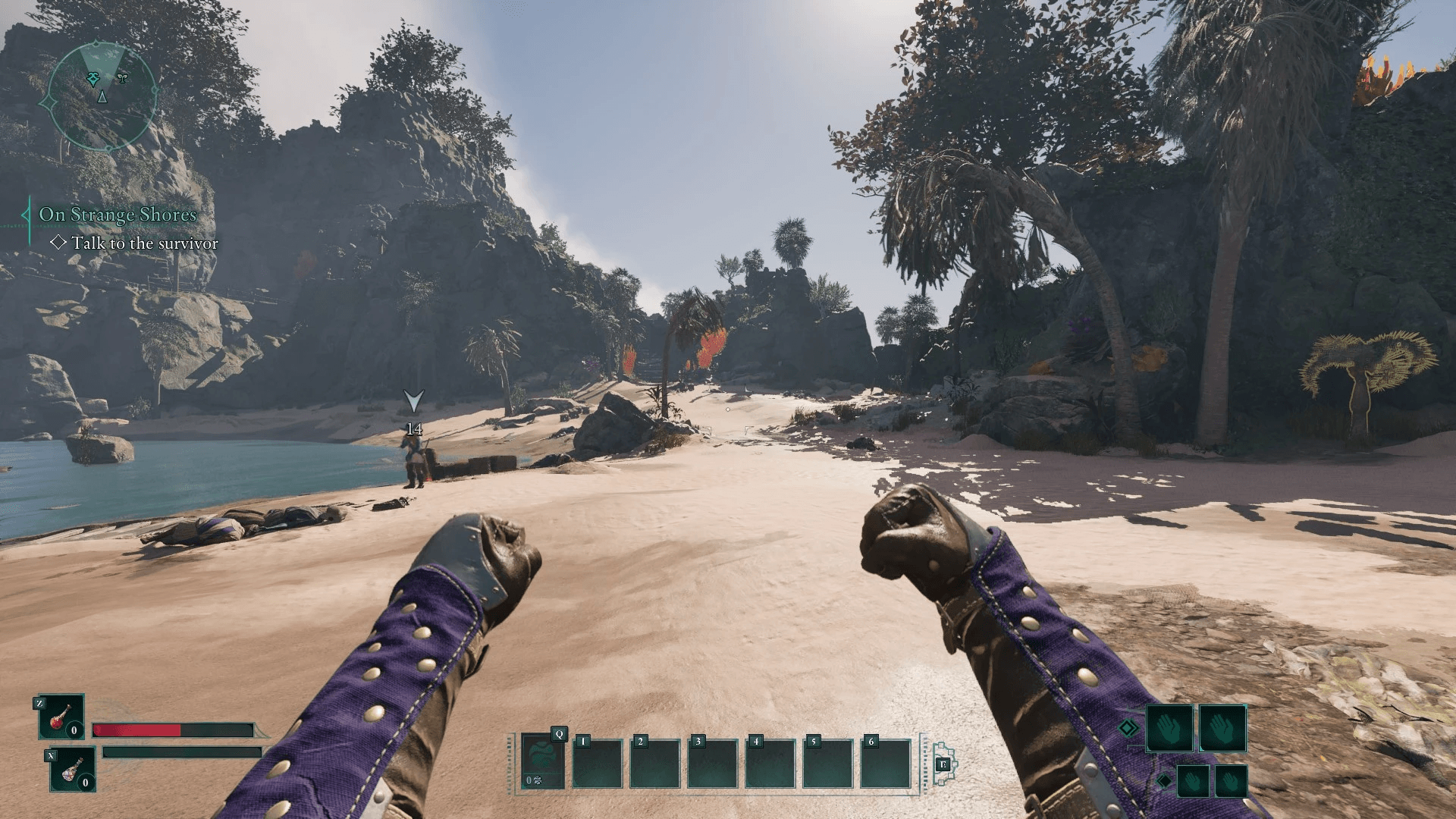Viewport: 1456px width, 819px height.
Task: Click the distance marker showing 14 meters
Action: (413, 428)
